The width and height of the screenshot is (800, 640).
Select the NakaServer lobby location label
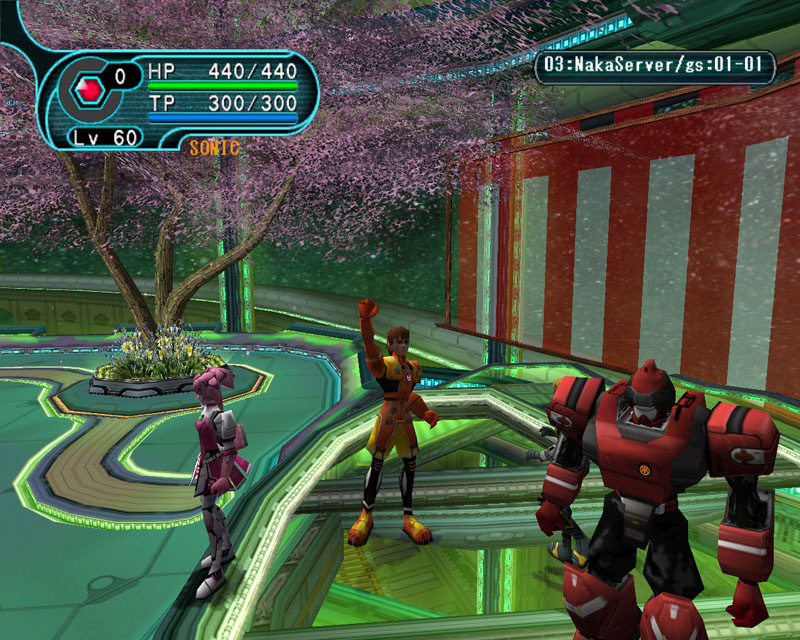point(655,69)
